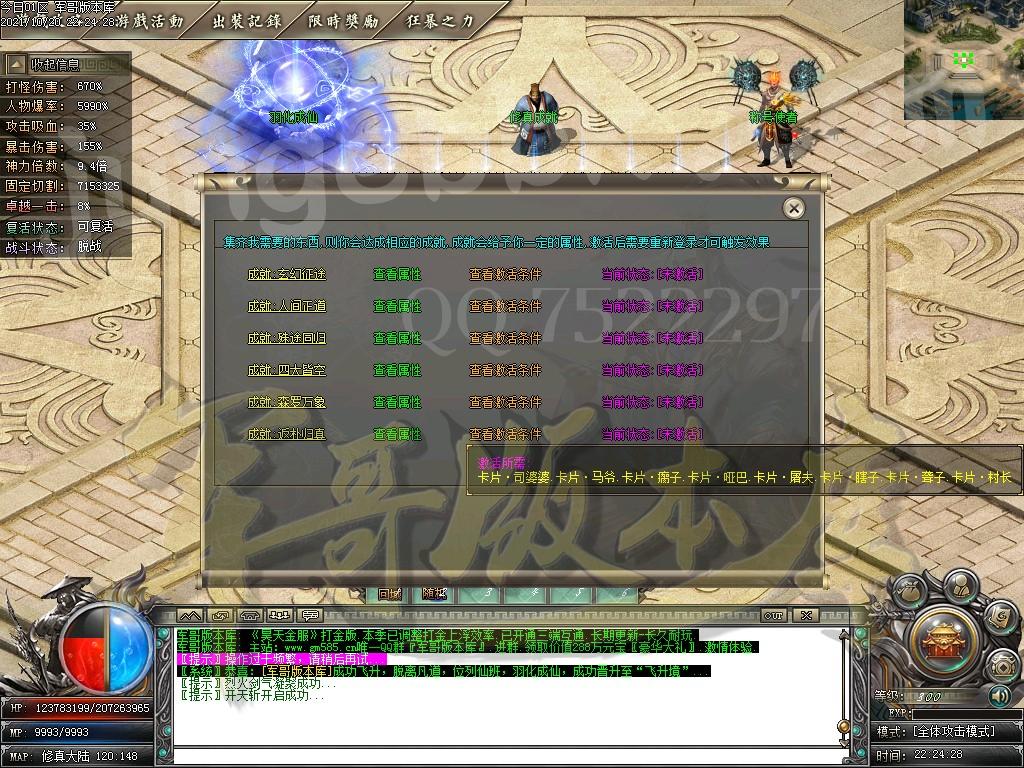The image size is (1024, 768).
Task: Close the achievement dialog with the X
Action: (x=793, y=208)
